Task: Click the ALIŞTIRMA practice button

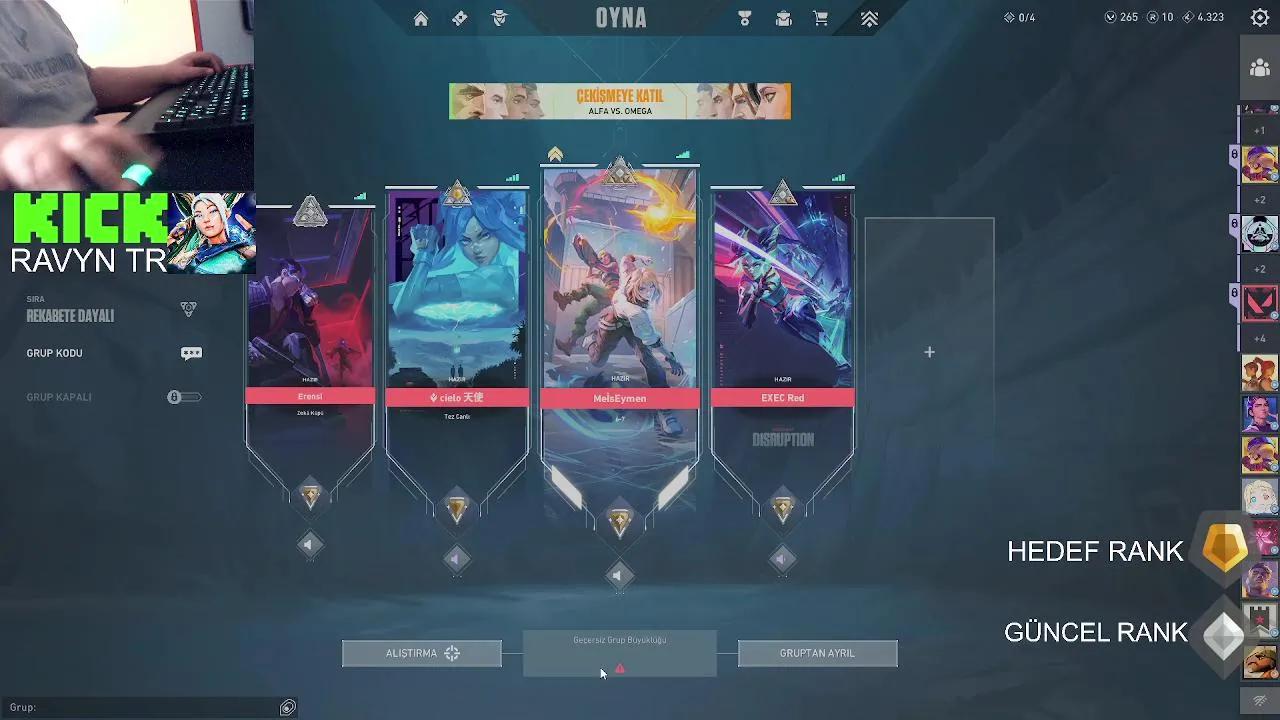Action: [421, 653]
